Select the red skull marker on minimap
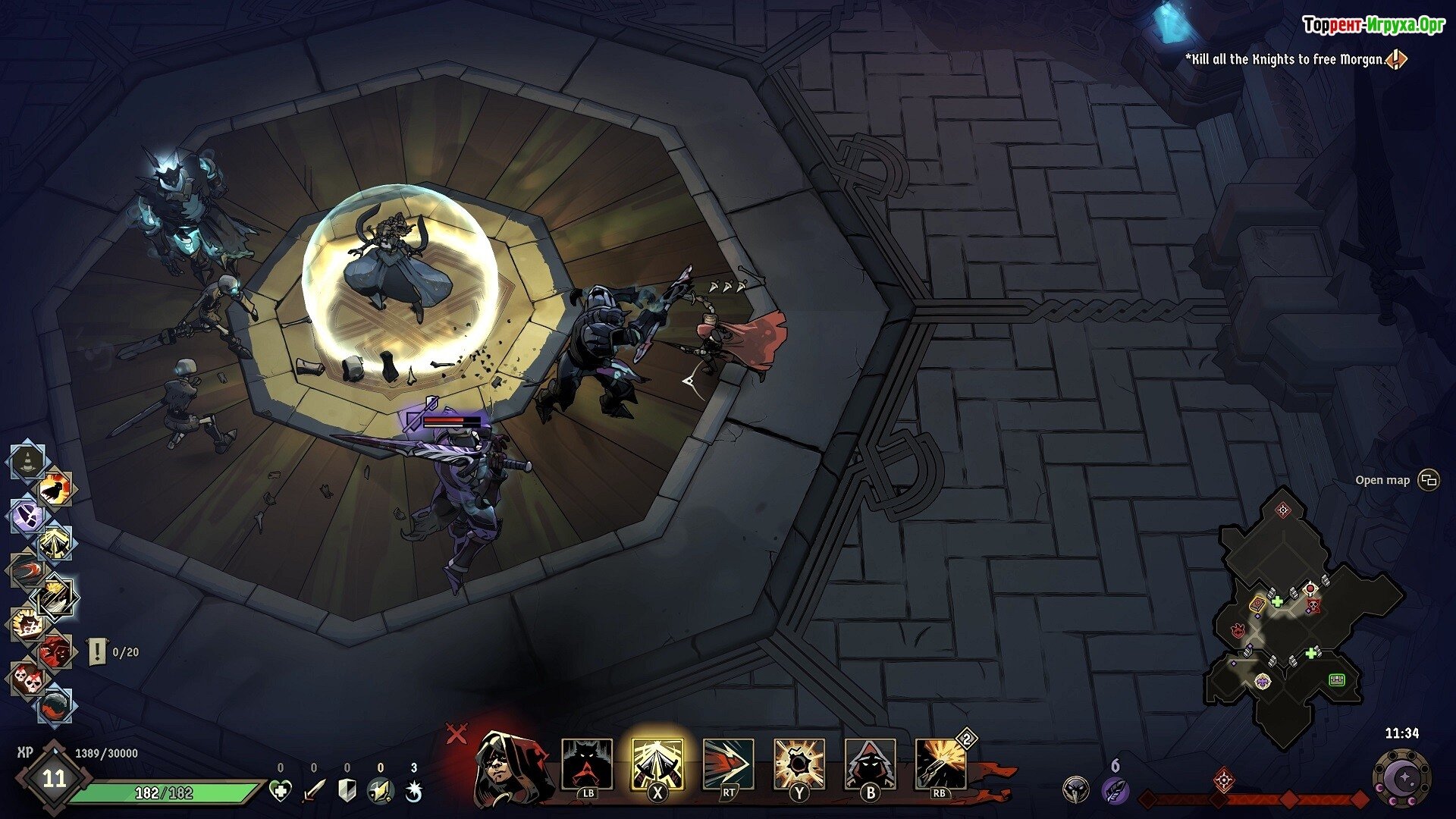This screenshot has width=1456, height=819. coord(1313,605)
